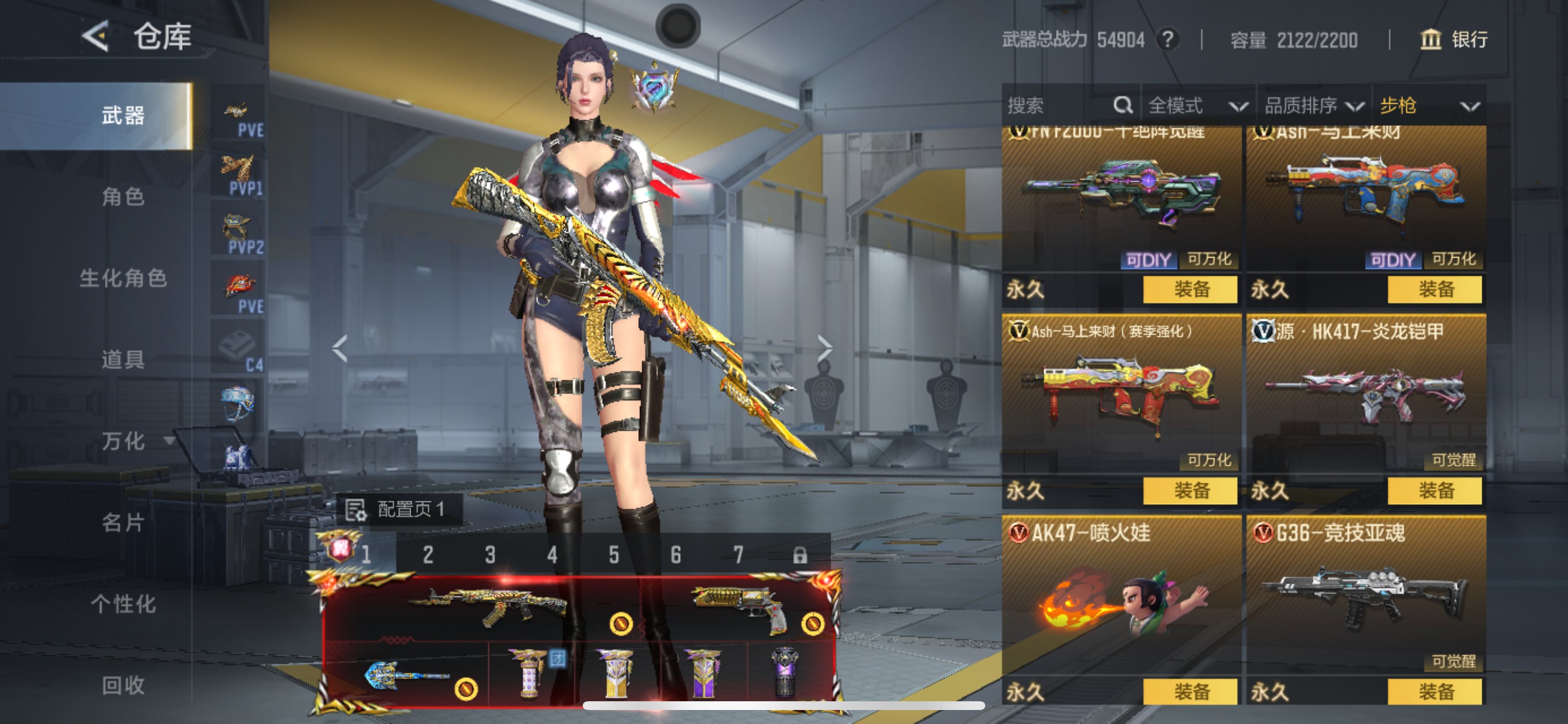Open the 名片 namecard category

coord(123,522)
